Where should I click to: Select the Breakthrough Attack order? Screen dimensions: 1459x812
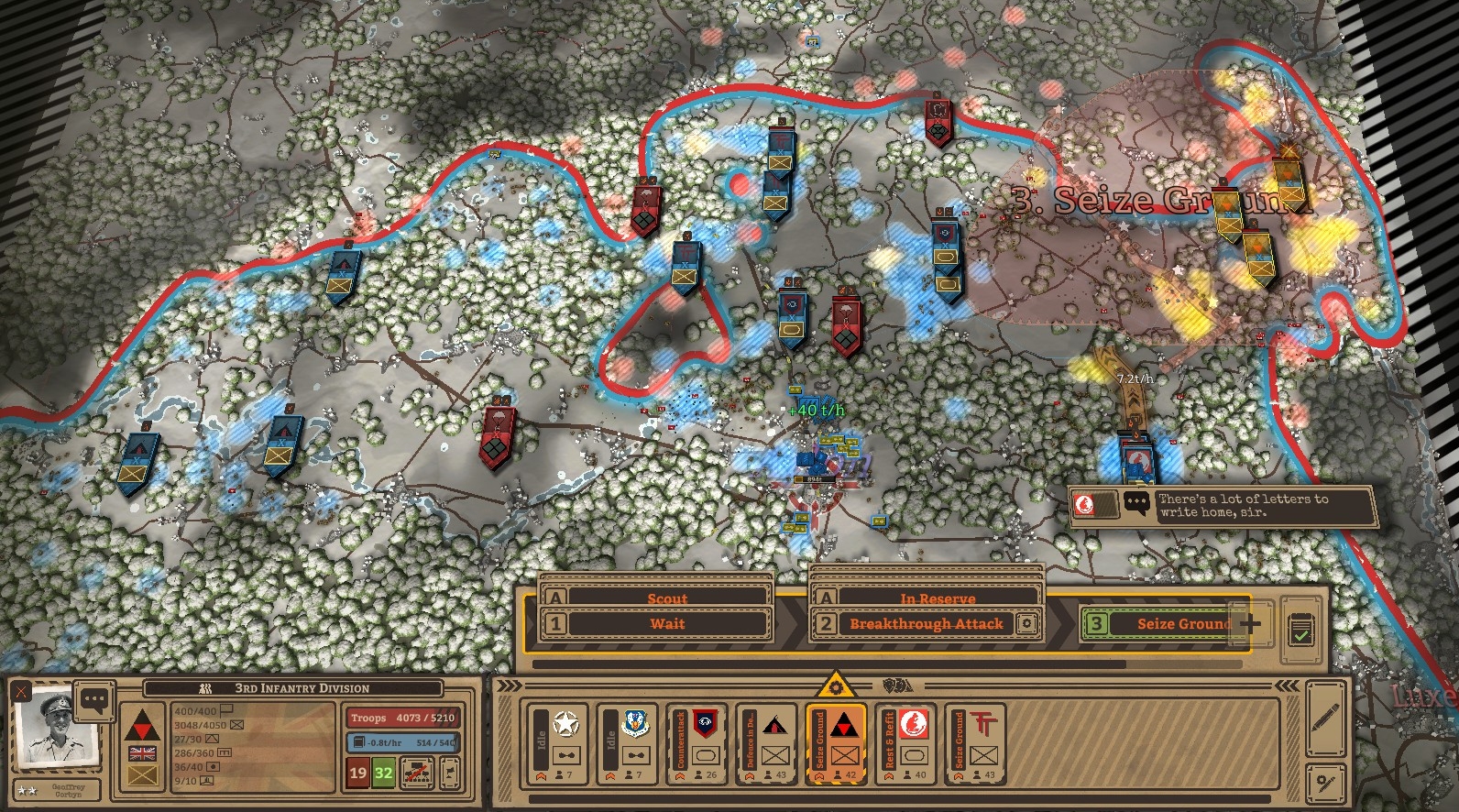(926, 624)
